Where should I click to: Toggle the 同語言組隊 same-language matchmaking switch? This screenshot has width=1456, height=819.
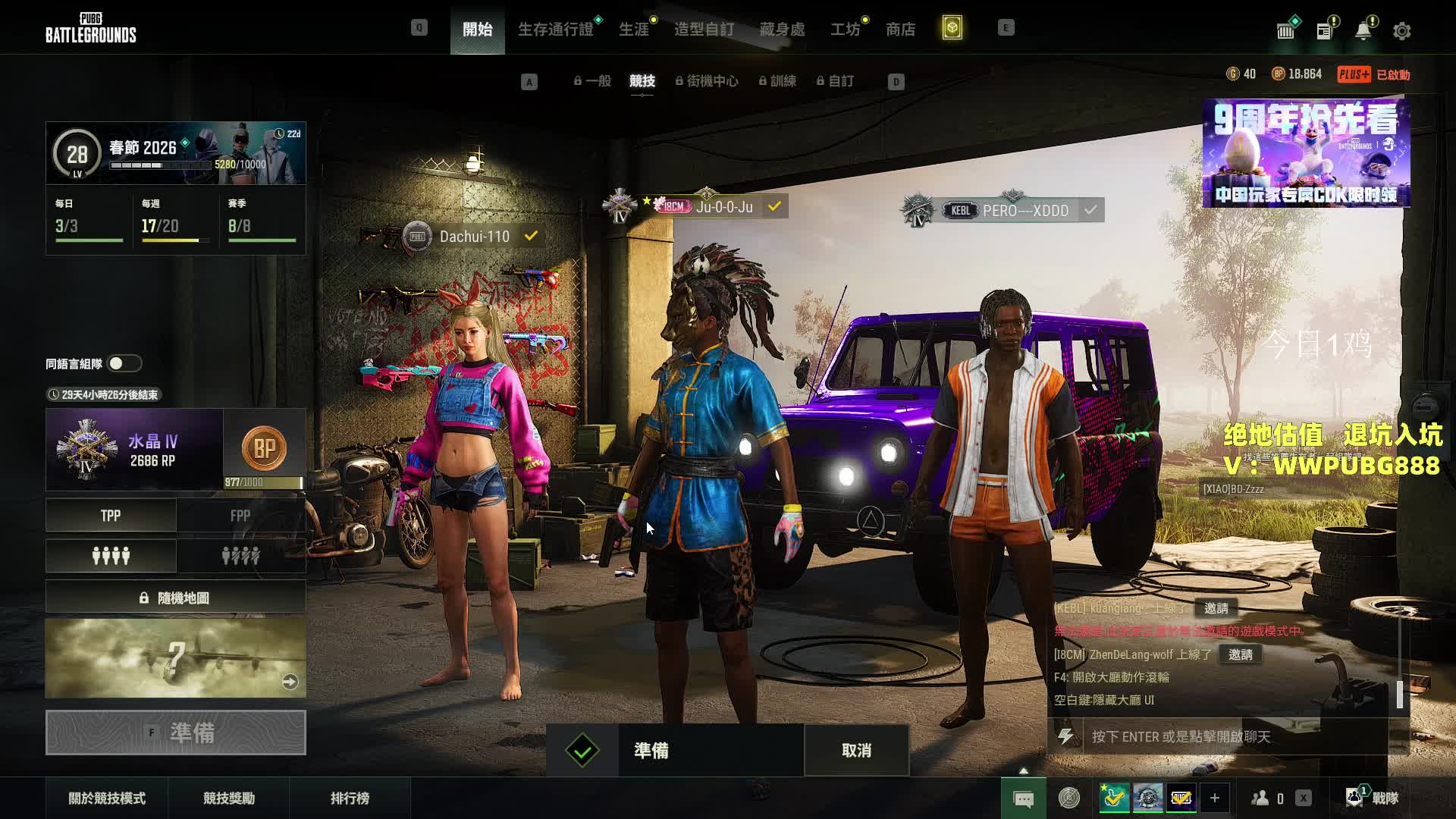(x=124, y=364)
